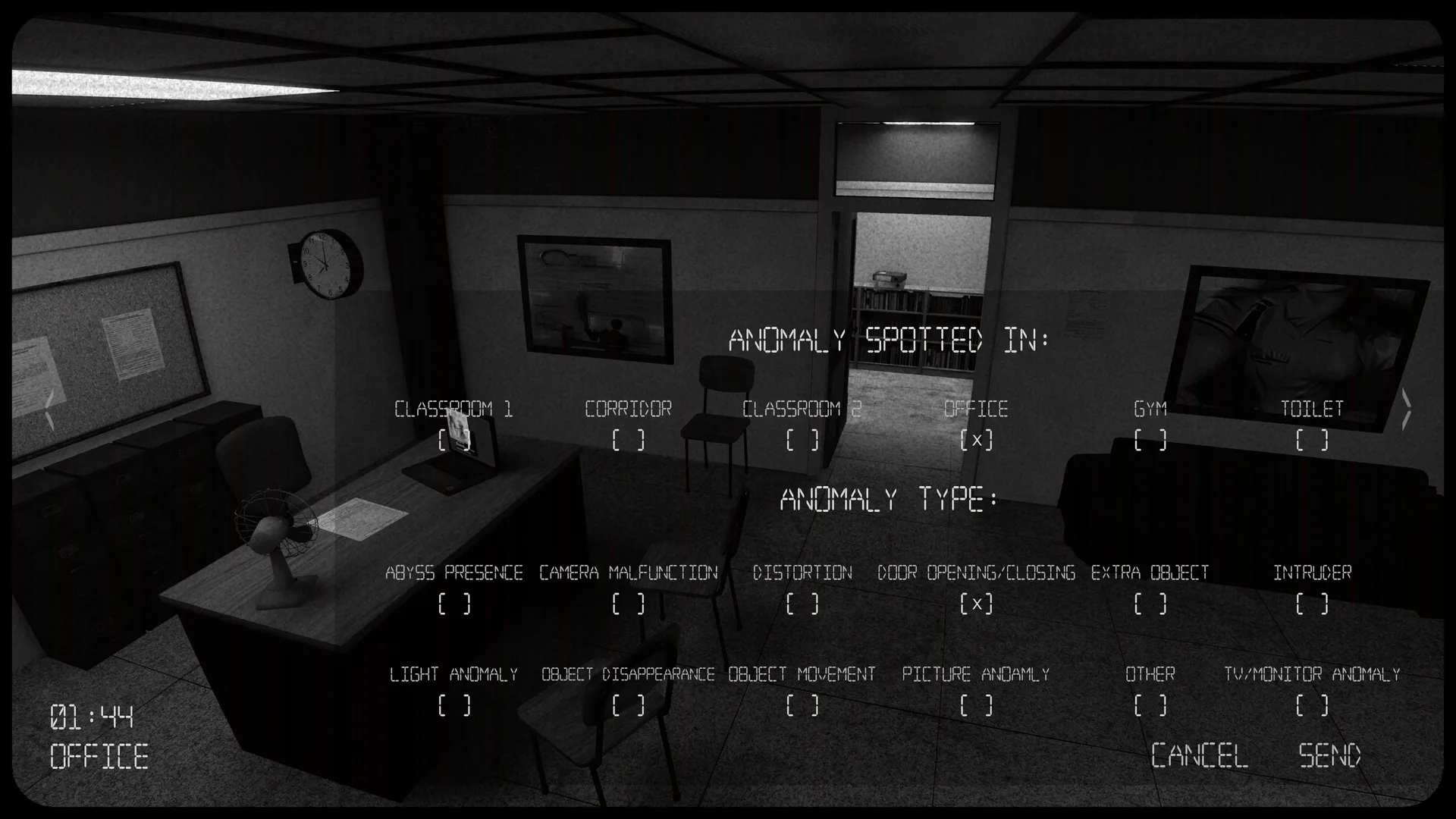
Task: Select Picture Anomaly checkbox
Action: (976, 707)
